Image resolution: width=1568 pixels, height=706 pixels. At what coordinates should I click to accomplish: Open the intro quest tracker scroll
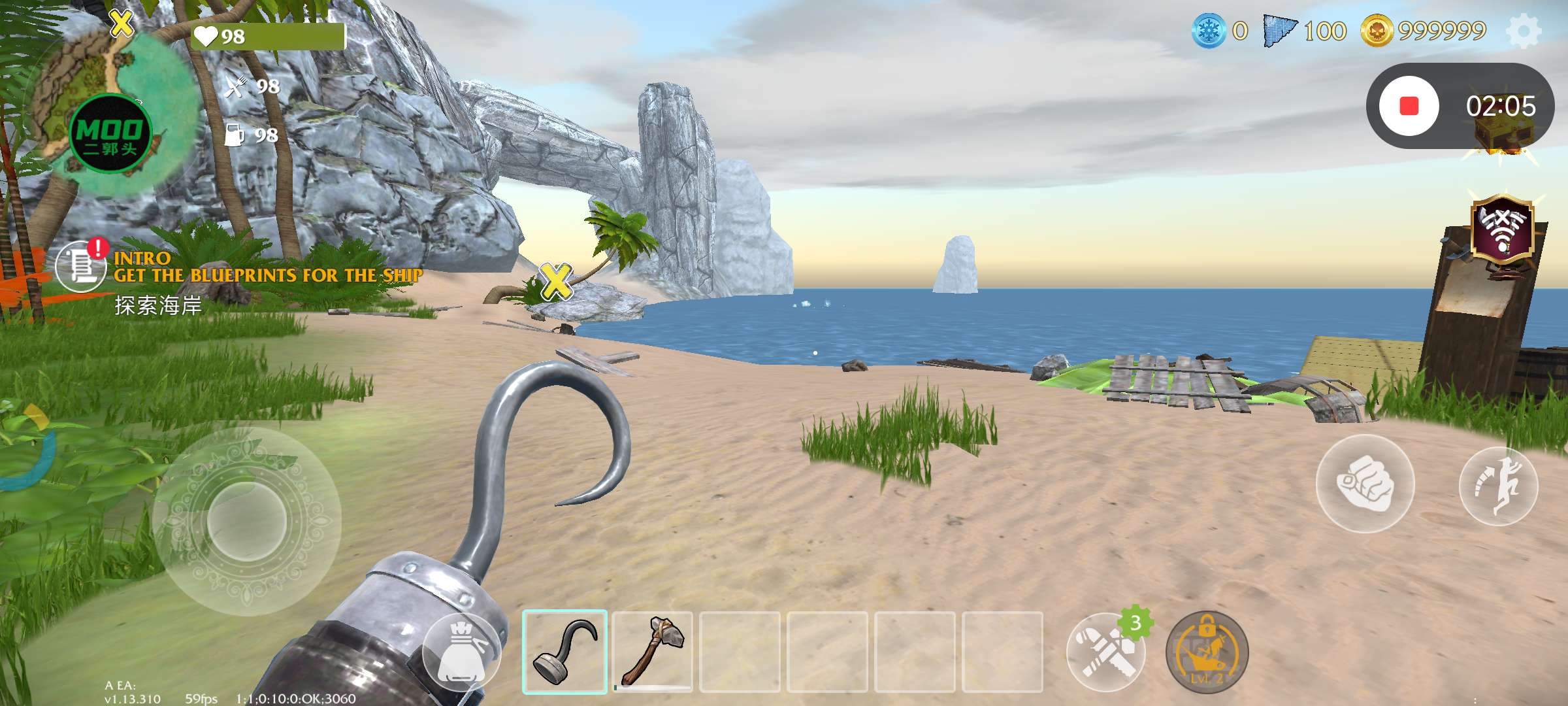(x=80, y=266)
